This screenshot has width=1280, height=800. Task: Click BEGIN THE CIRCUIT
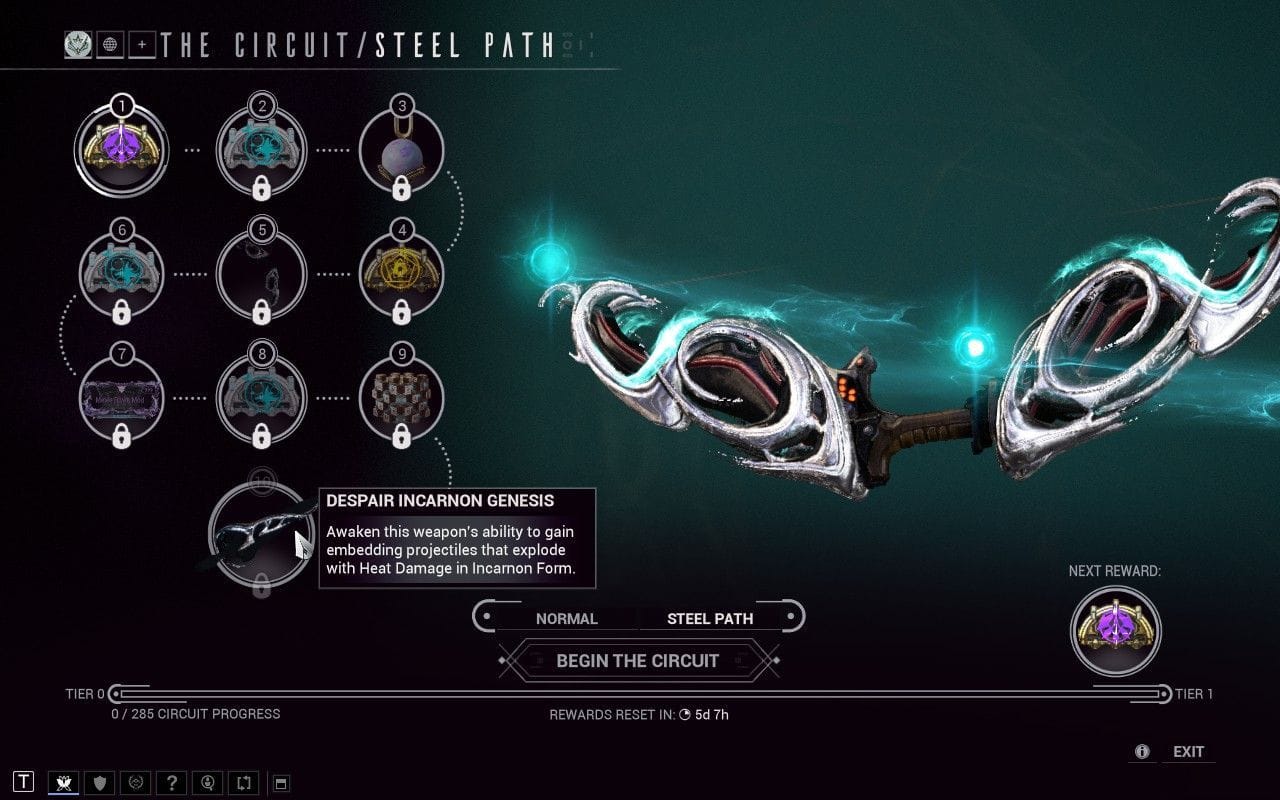[x=638, y=661]
